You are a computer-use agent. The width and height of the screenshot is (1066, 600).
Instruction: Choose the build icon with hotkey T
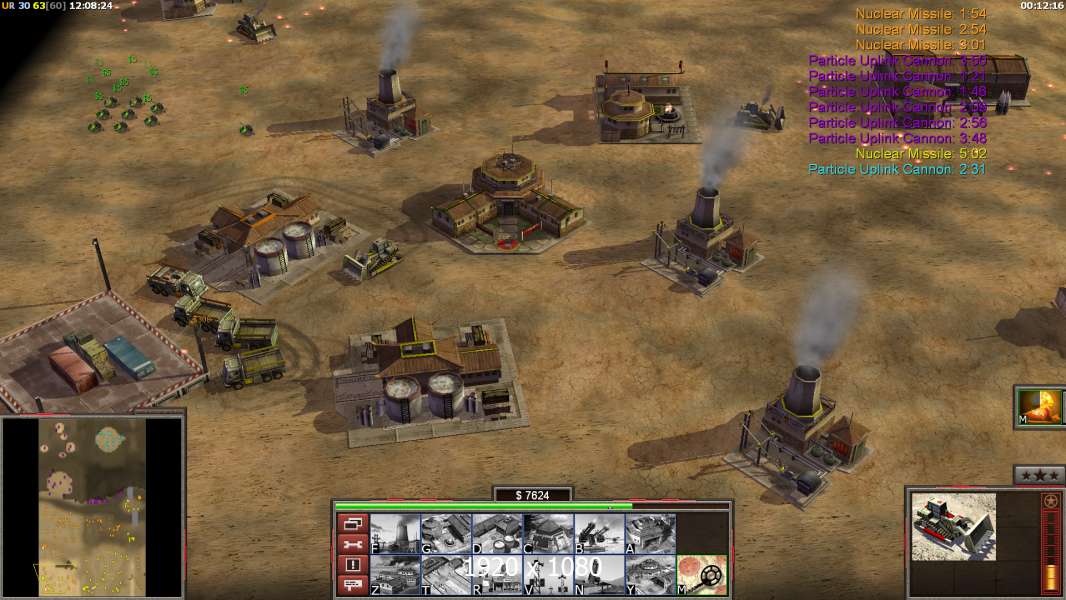[446, 575]
